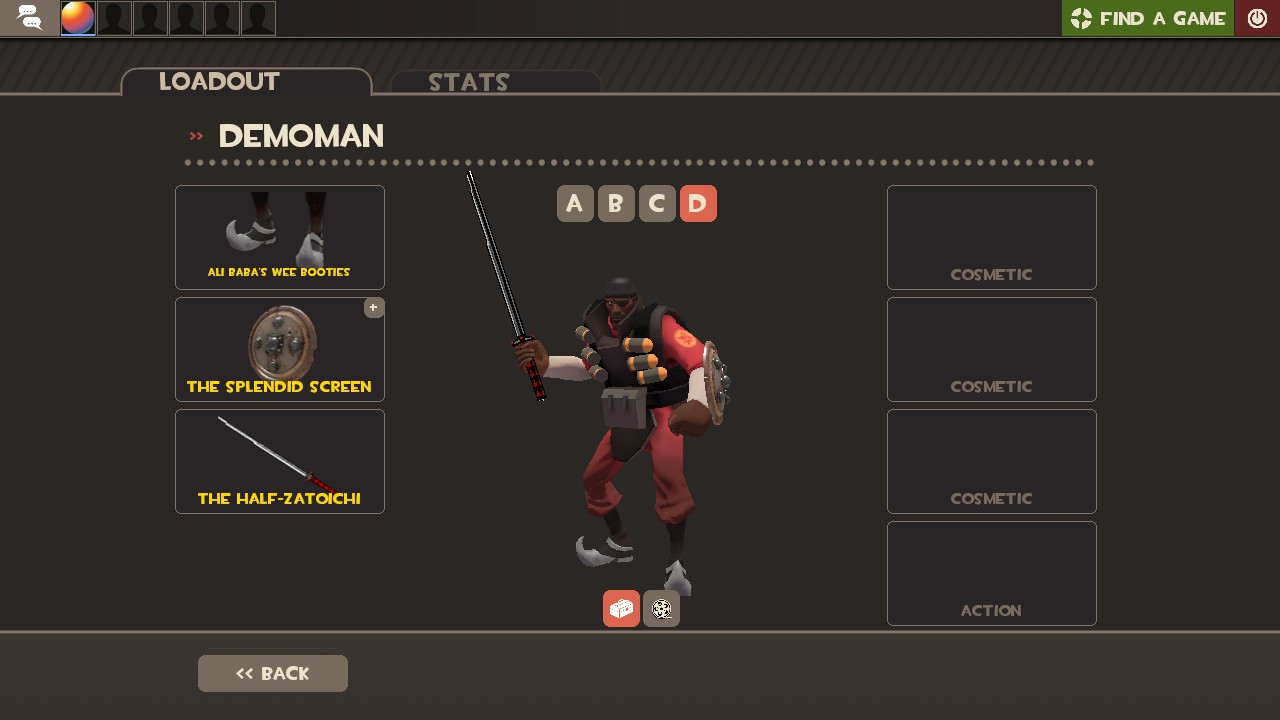This screenshot has height=720, width=1280.
Task: Click the topmost empty Cosmetic slot
Action: [991, 237]
